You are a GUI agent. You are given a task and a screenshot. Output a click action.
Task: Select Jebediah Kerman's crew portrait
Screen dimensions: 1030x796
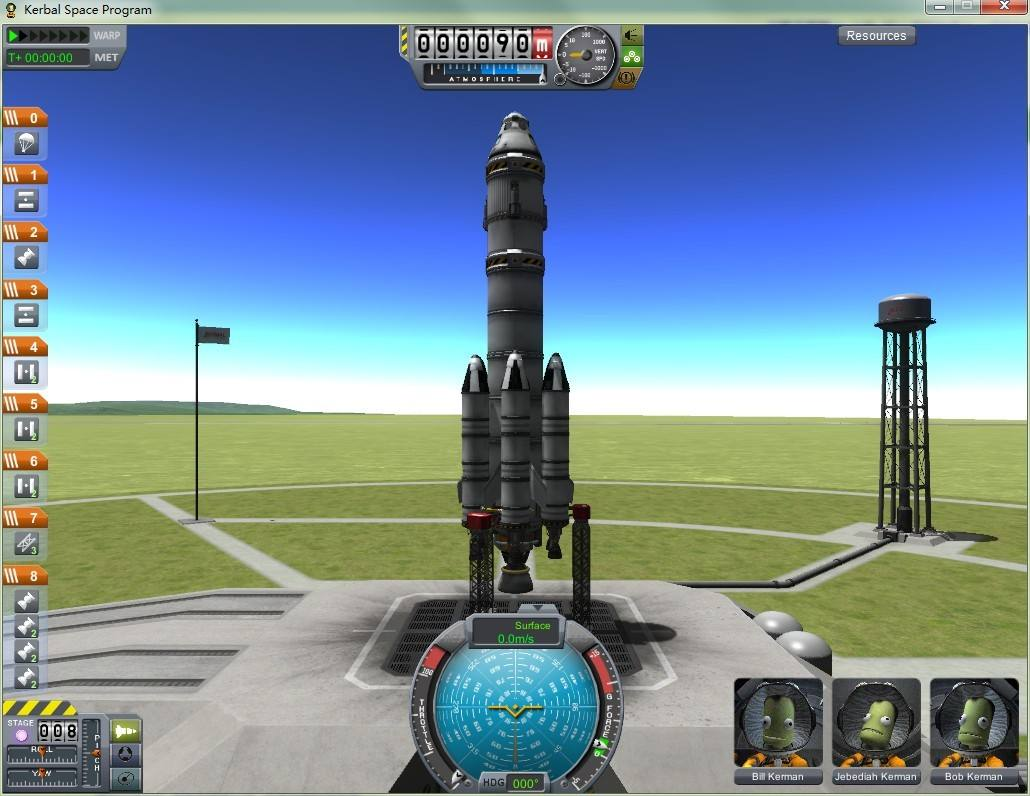pyautogui.click(x=876, y=723)
